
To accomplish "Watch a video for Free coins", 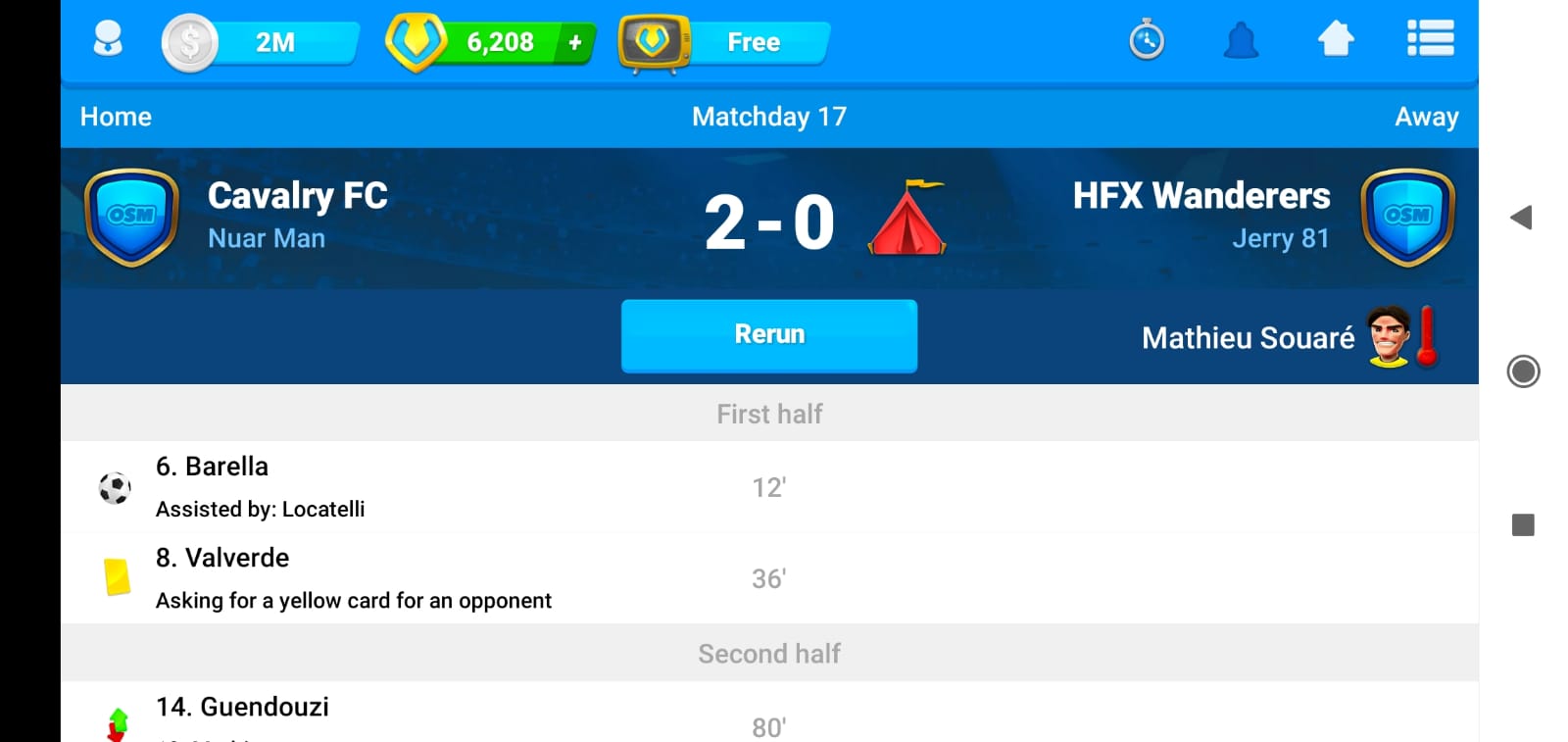I will click(727, 42).
